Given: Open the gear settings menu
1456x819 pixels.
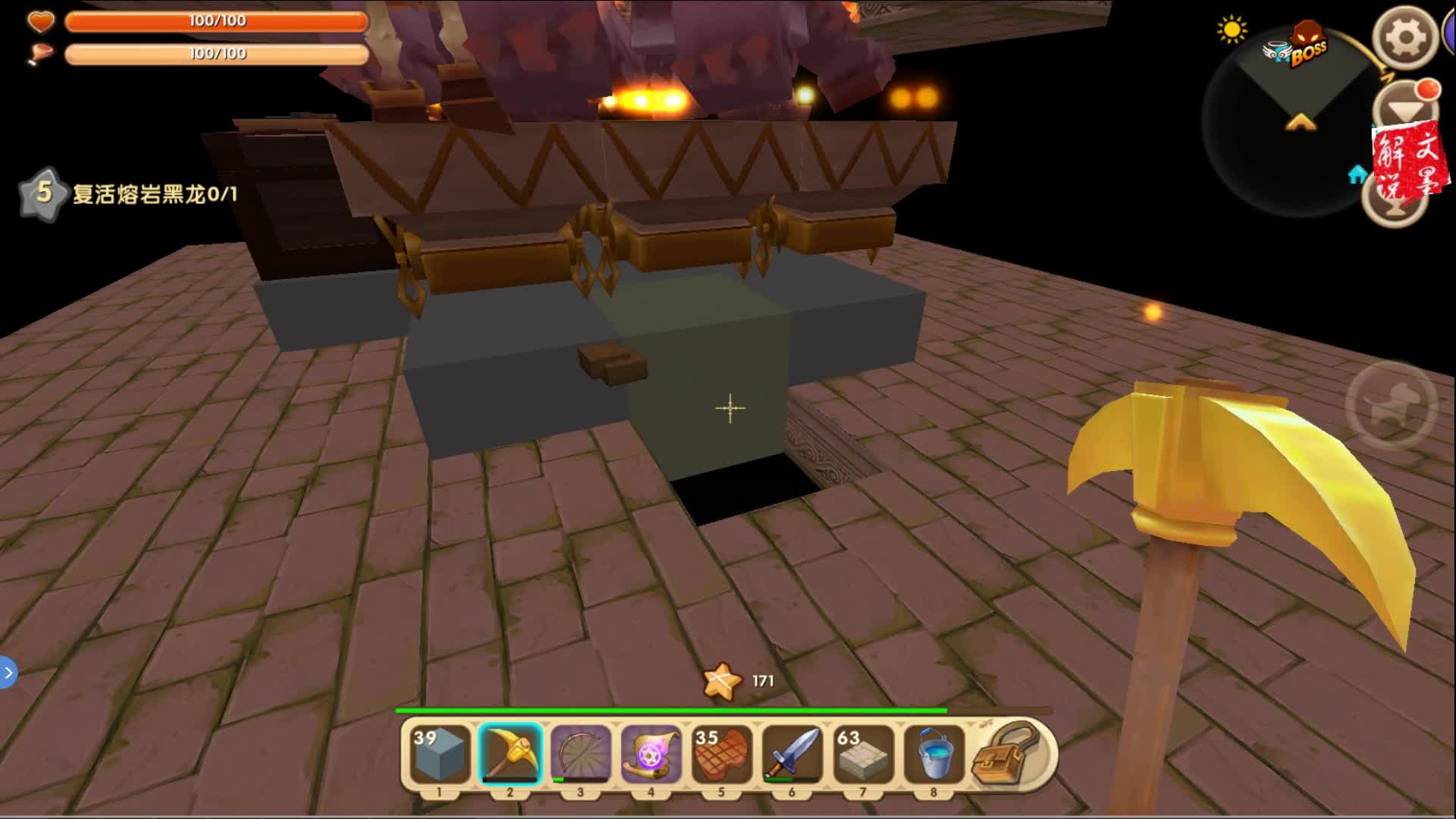Looking at the screenshot, I should tap(1405, 38).
